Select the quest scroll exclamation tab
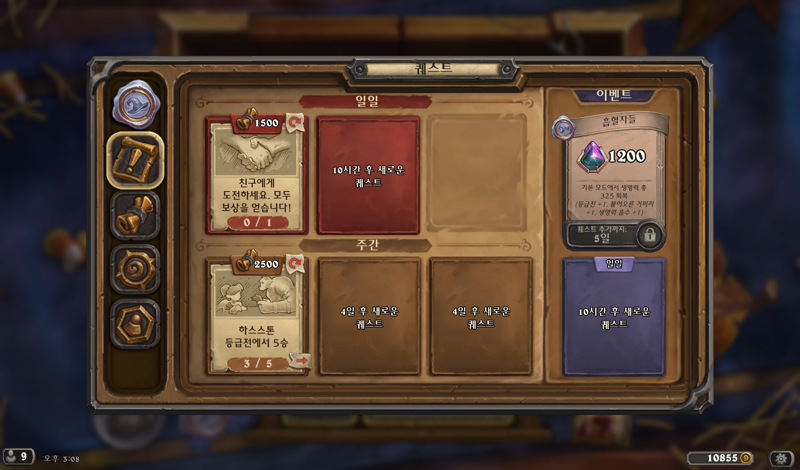Image resolution: width=800 pixels, height=470 pixels. tap(135, 160)
